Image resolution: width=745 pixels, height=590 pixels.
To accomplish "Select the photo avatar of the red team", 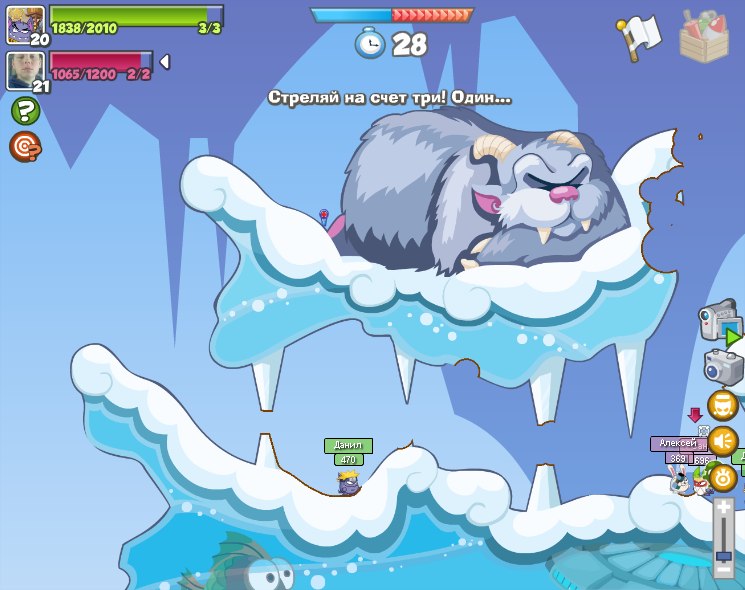I will [x=25, y=70].
